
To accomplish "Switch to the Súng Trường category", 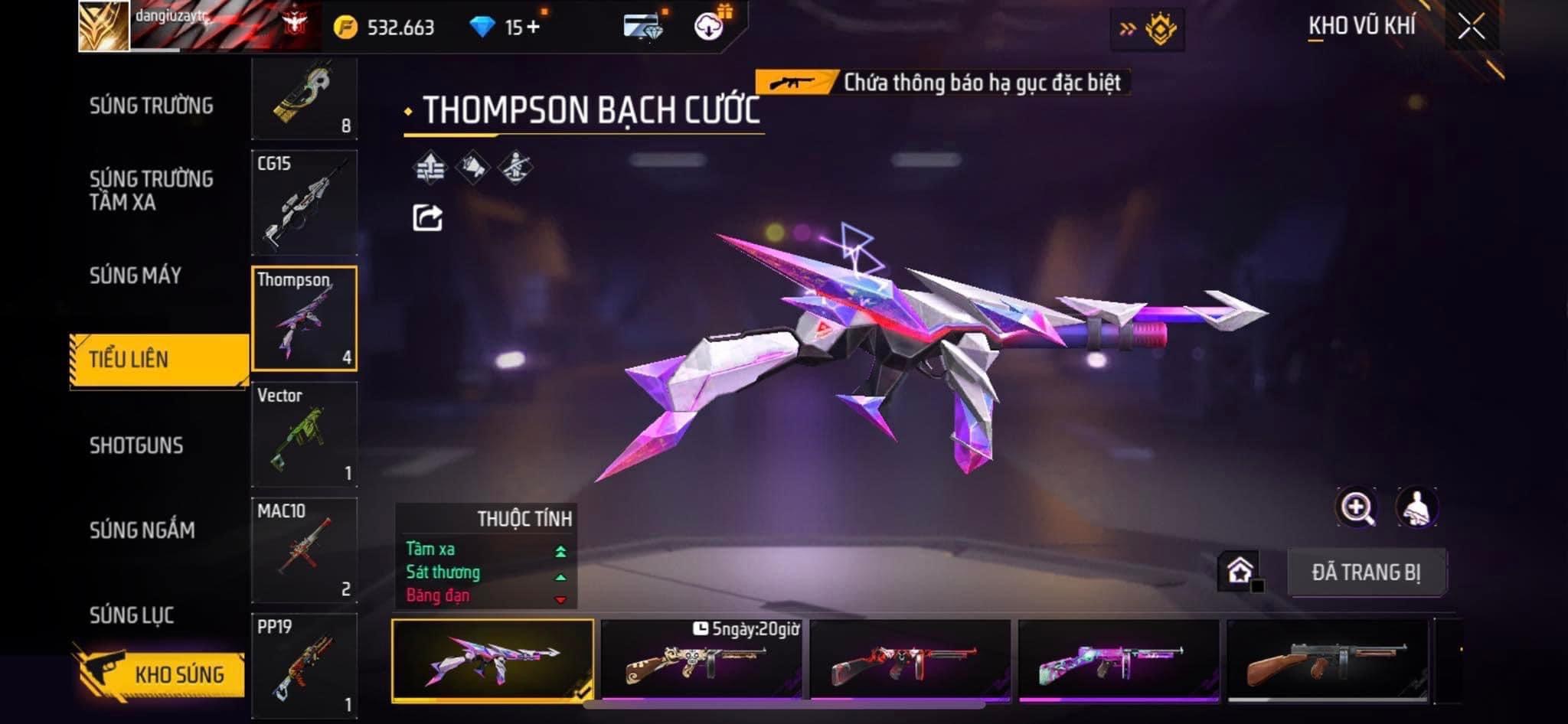I will click(x=151, y=106).
